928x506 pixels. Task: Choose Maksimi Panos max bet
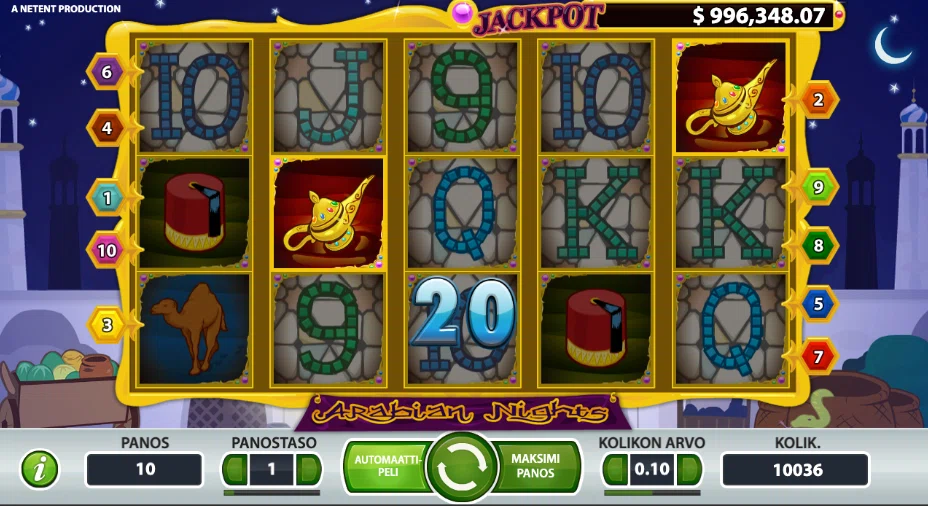tap(538, 466)
